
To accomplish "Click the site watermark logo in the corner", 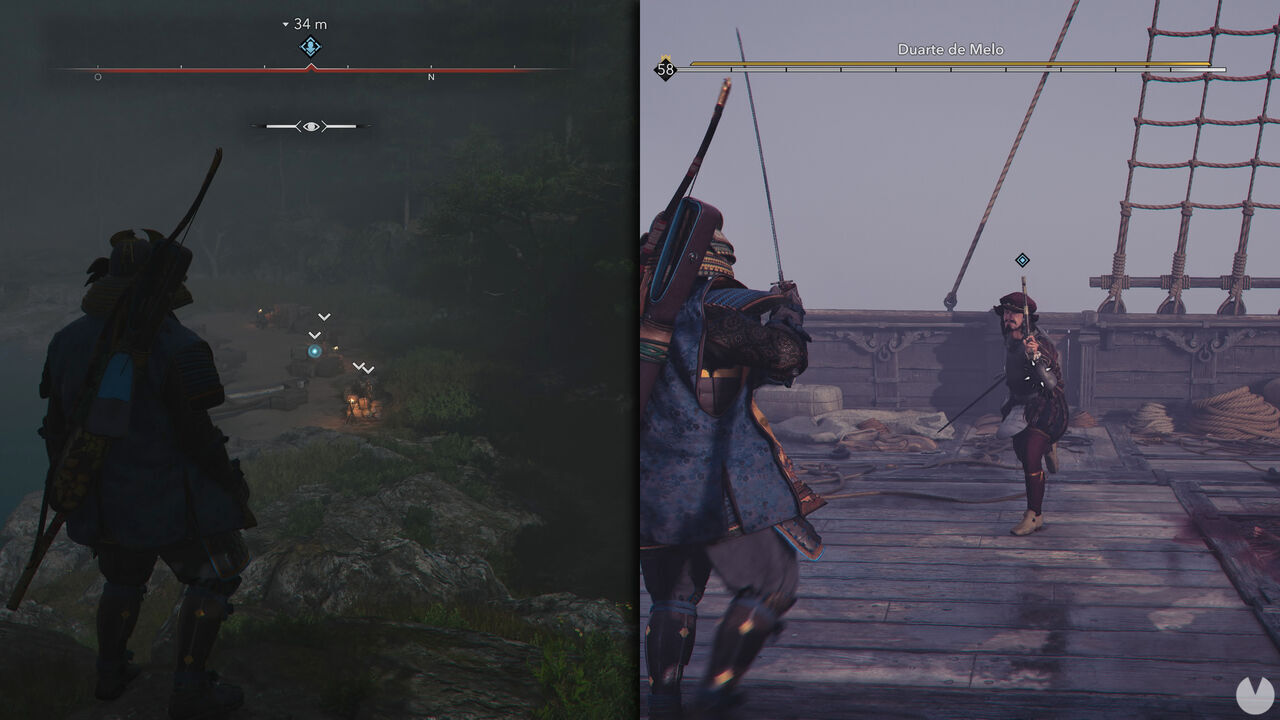I will click(x=1254, y=697).
